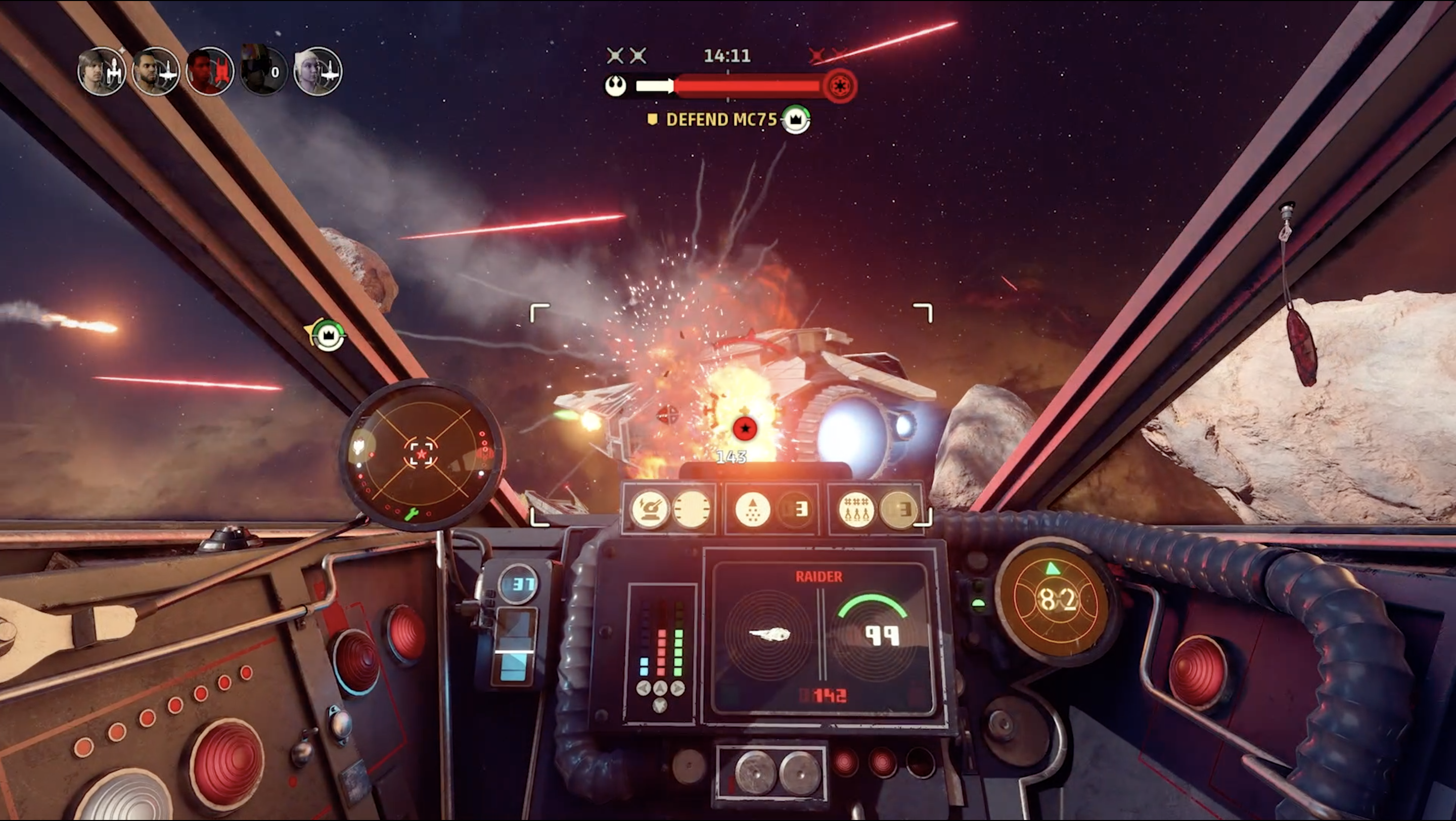The height and width of the screenshot is (821, 1456).
Task: Activate the triangle-and-dots munition ability
Action: tap(752, 509)
